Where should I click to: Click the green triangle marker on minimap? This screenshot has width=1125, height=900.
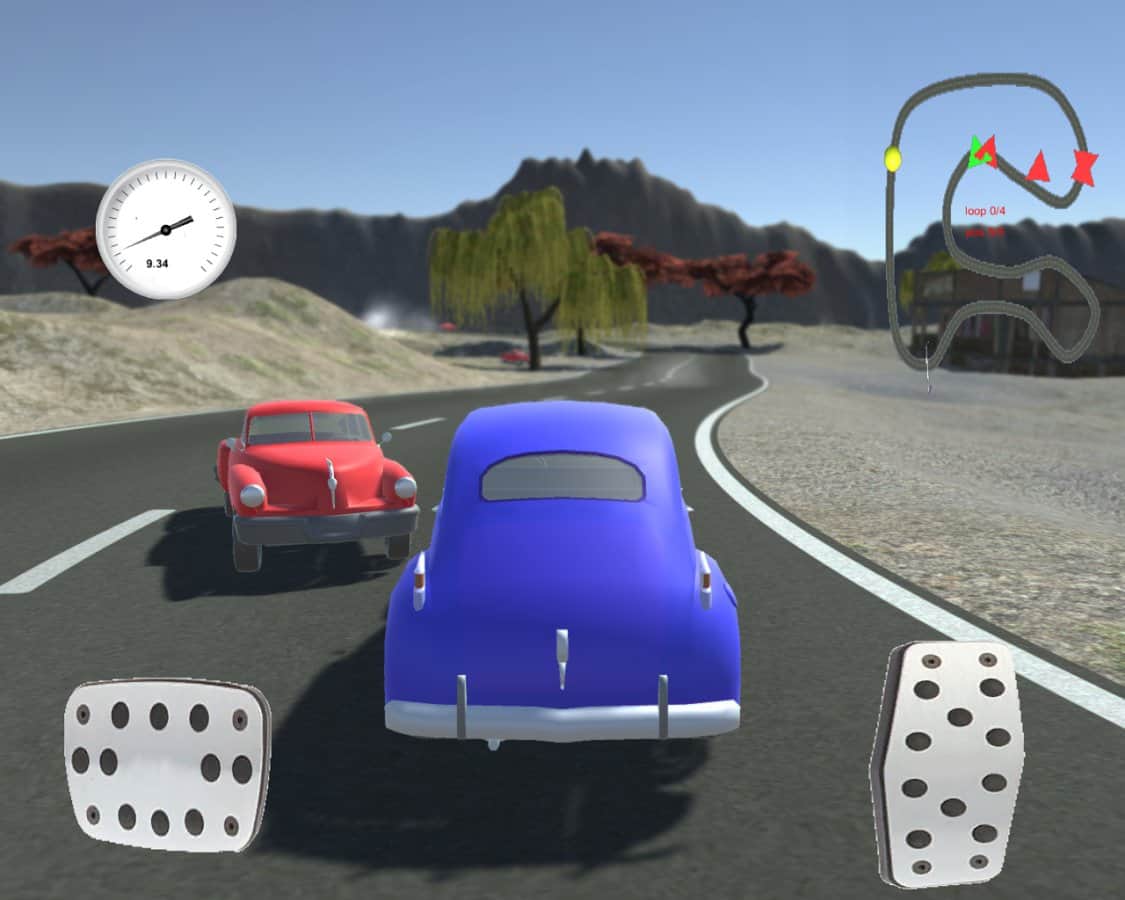coord(974,153)
